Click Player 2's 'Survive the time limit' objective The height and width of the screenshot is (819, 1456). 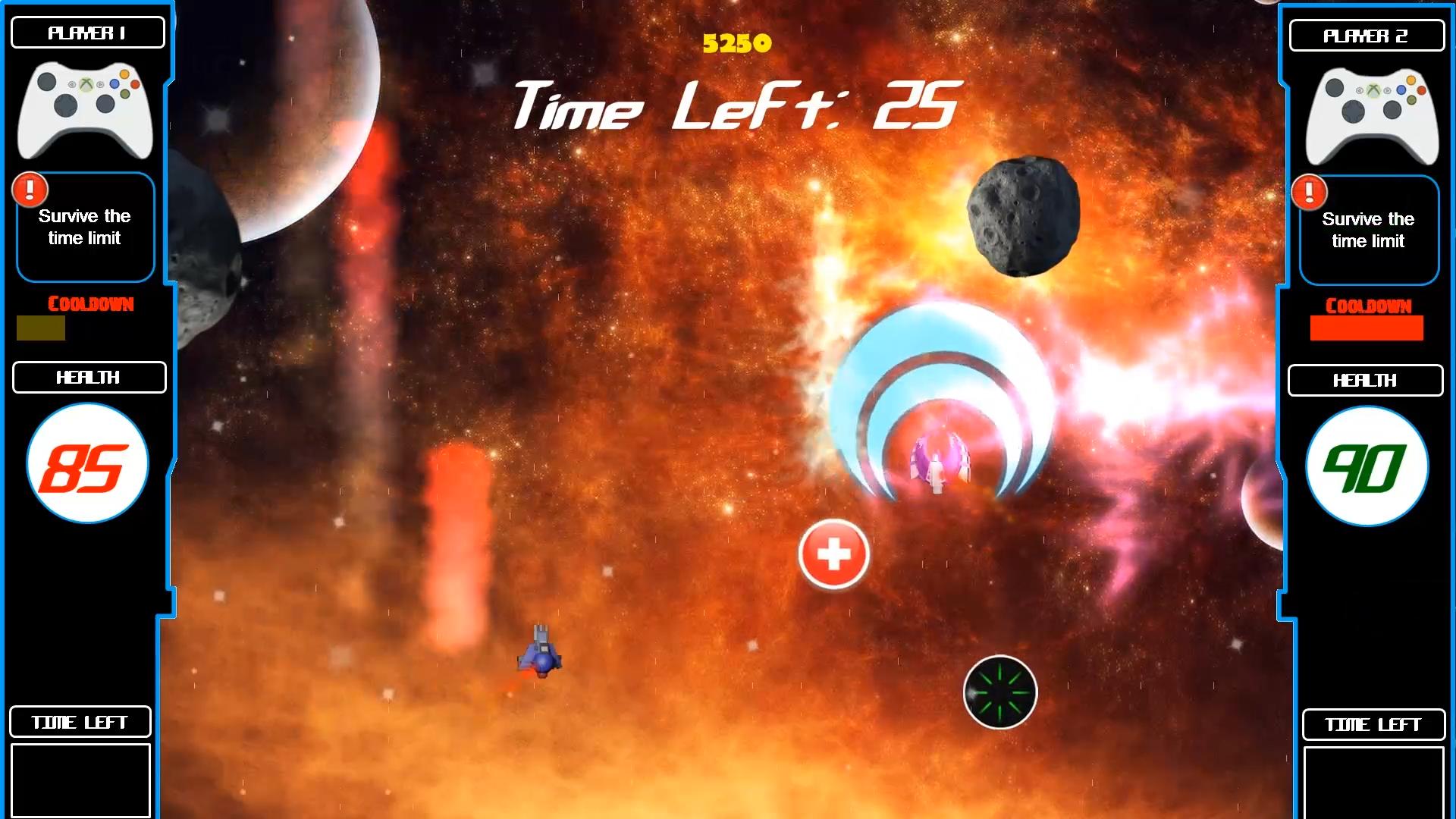click(1368, 230)
